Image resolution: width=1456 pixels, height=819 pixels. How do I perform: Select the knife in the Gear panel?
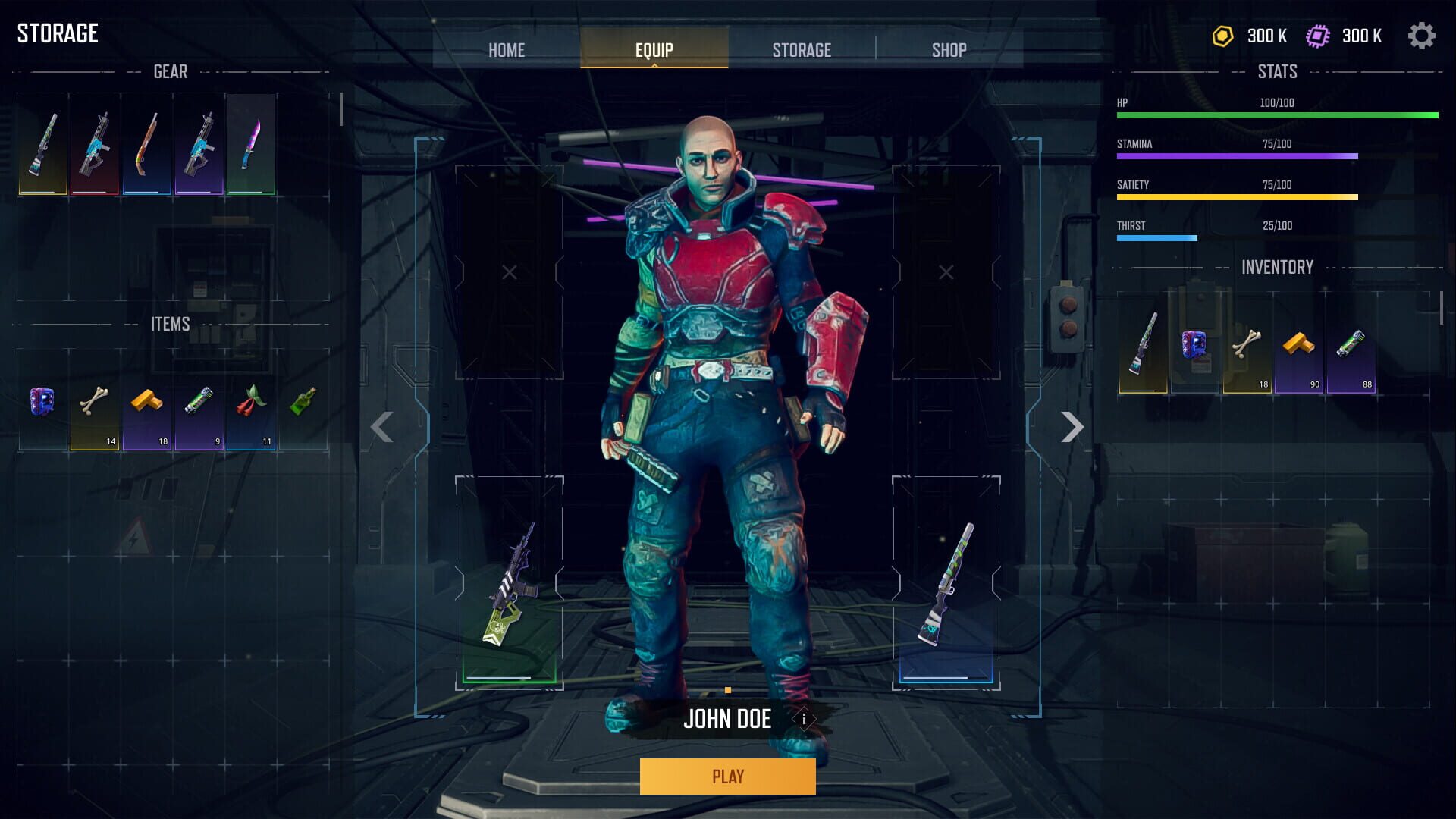(253, 146)
